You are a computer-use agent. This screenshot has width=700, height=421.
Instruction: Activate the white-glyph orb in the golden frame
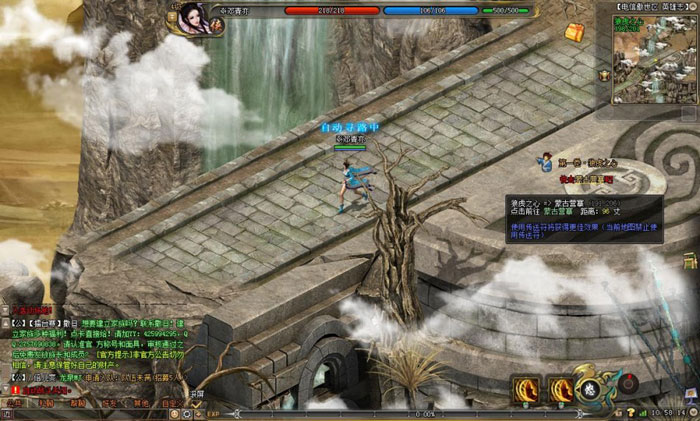coord(592,387)
